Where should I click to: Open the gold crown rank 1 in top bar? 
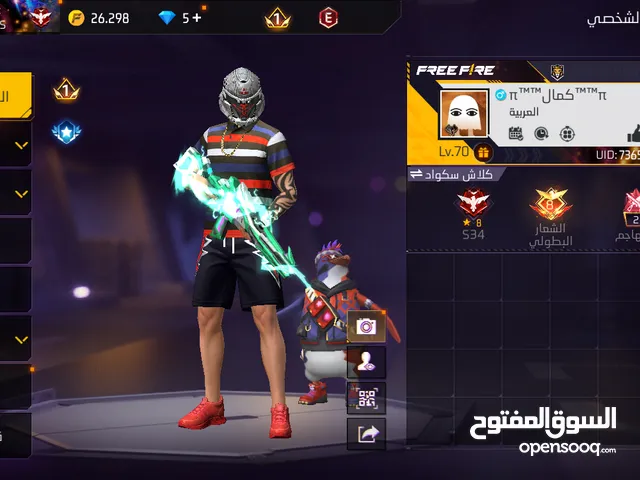click(x=277, y=18)
